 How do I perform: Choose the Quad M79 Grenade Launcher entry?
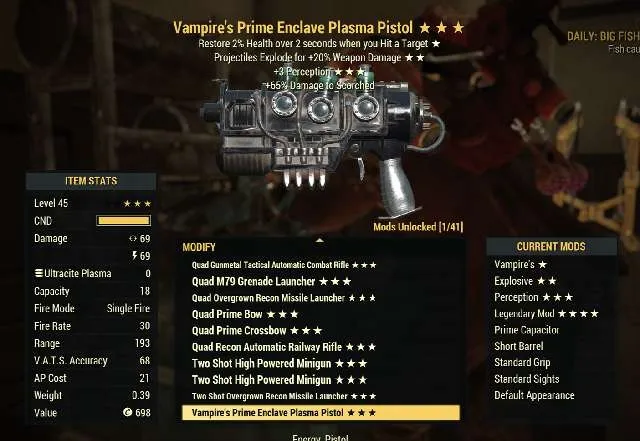(x=270, y=281)
